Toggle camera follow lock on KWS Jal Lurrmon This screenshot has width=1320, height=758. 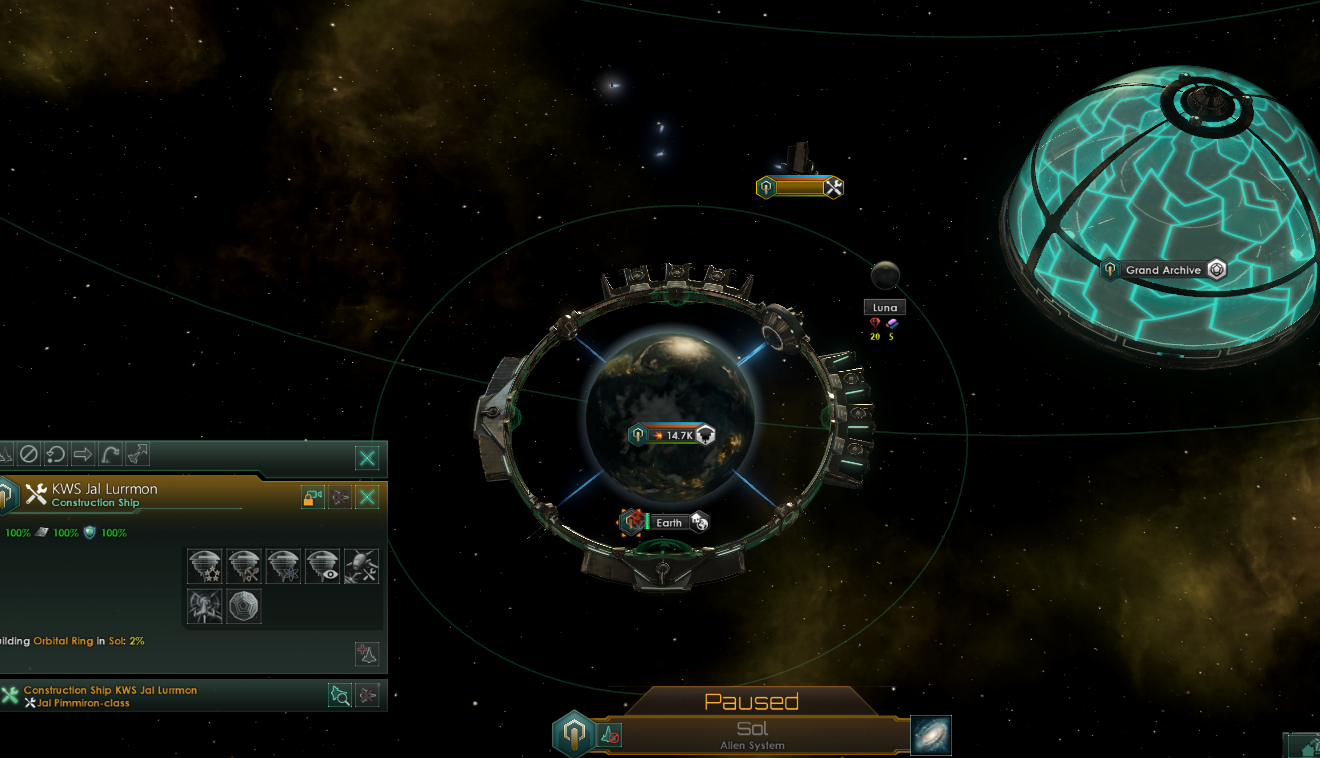point(313,497)
